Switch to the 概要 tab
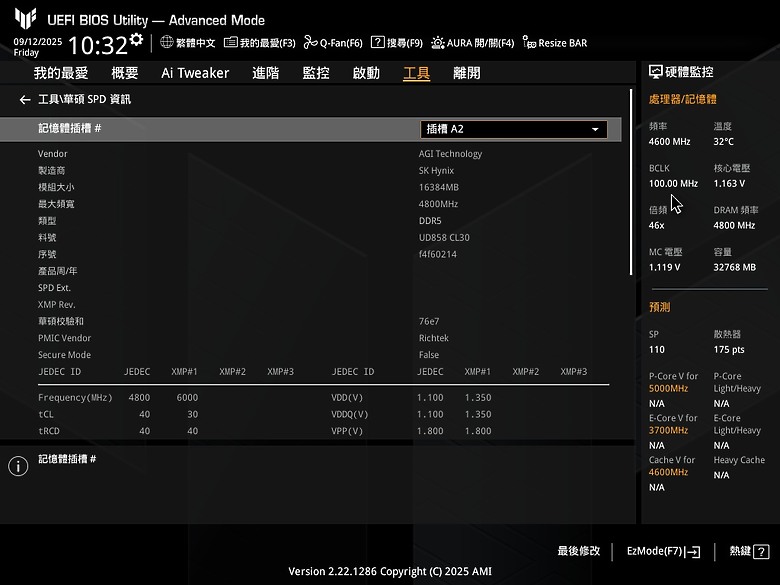The image size is (780, 585). (125, 73)
